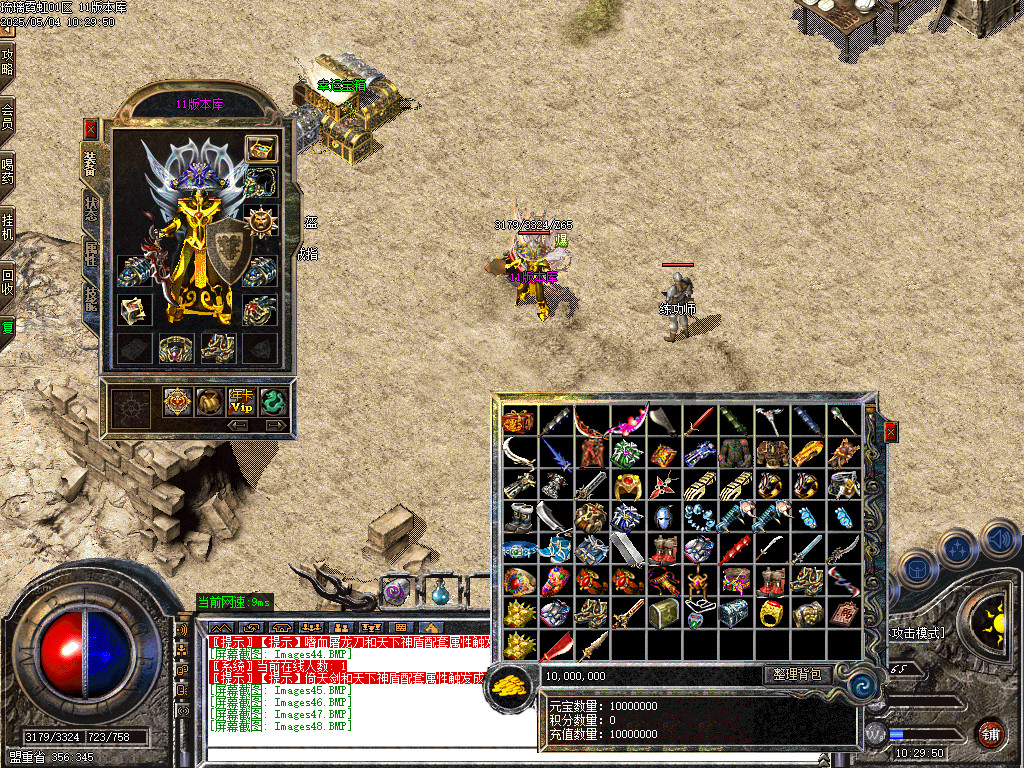Open the 攻略 guide side menu
Screen dimensions: 1024x768
click(7, 62)
